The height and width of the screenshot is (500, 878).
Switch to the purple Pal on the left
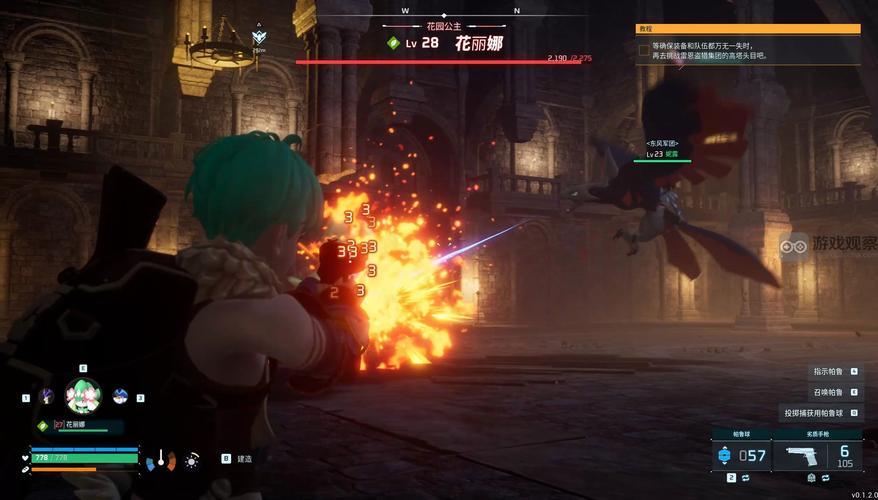46,396
